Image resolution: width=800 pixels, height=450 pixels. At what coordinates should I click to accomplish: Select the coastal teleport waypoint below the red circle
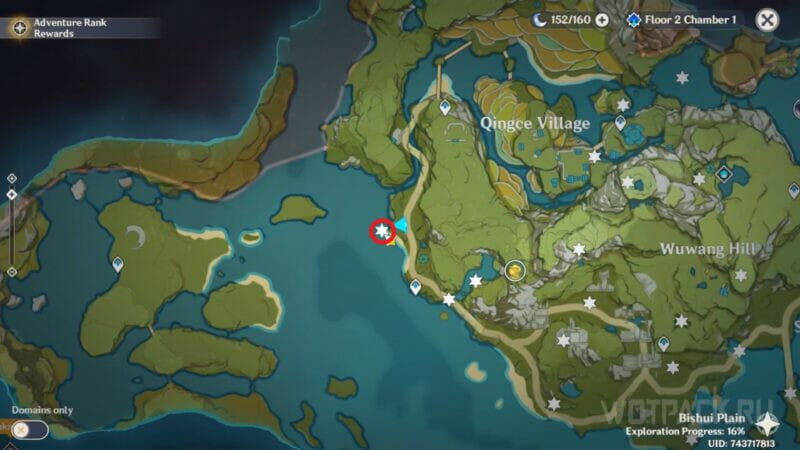click(x=415, y=287)
